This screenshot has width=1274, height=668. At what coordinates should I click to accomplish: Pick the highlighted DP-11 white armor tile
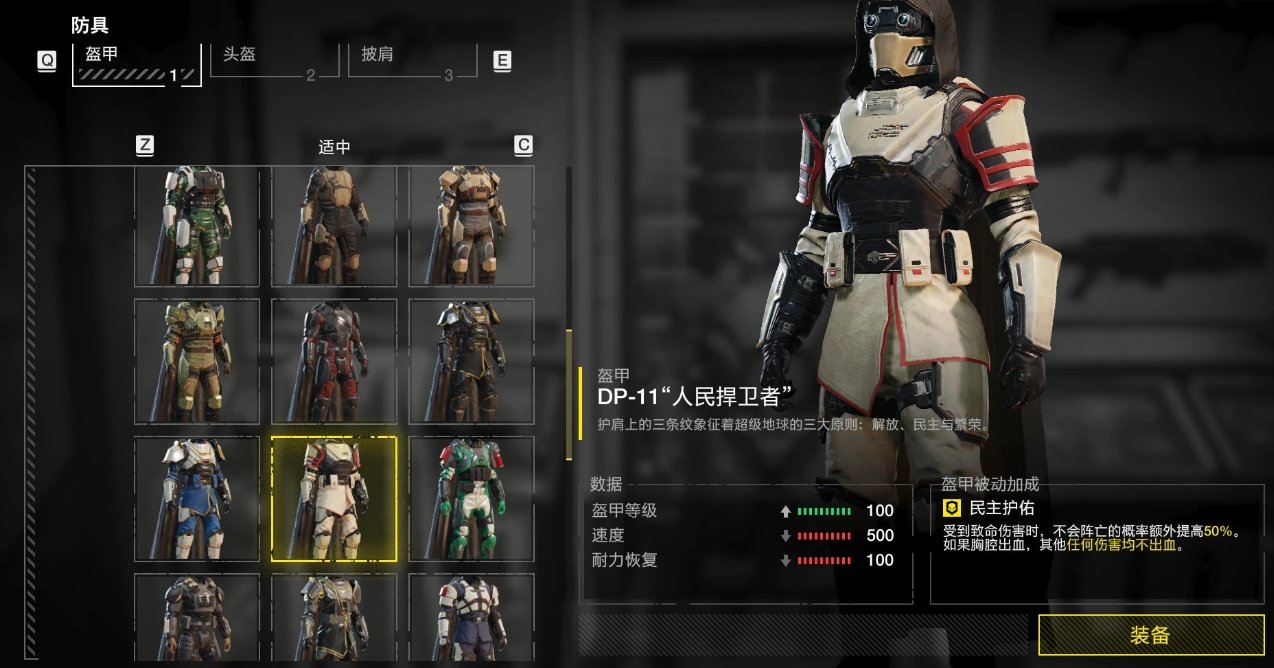coord(334,499)
